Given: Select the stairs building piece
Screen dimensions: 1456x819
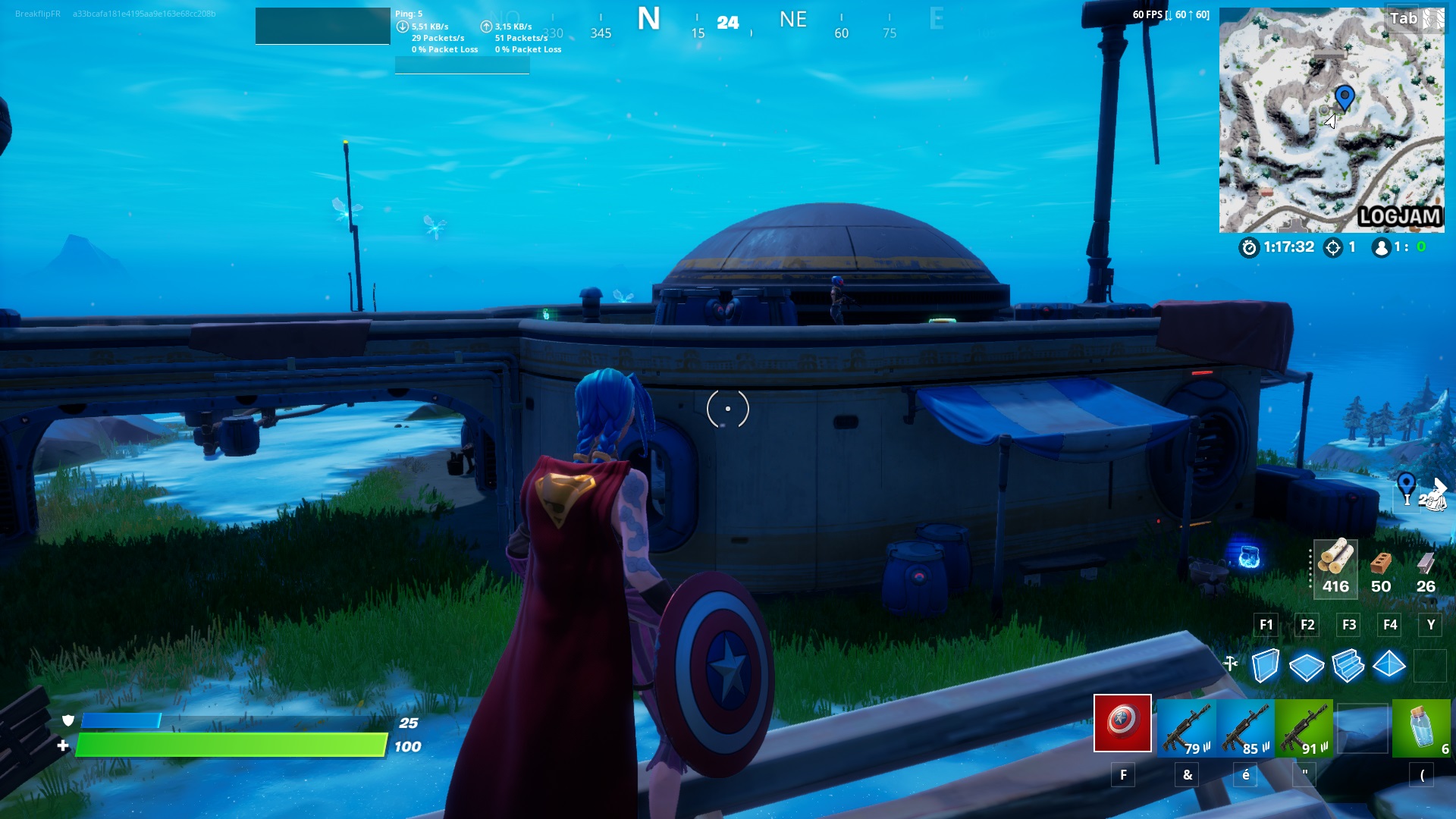Looking at the screenshot, I should click(x=1348, y=664).
